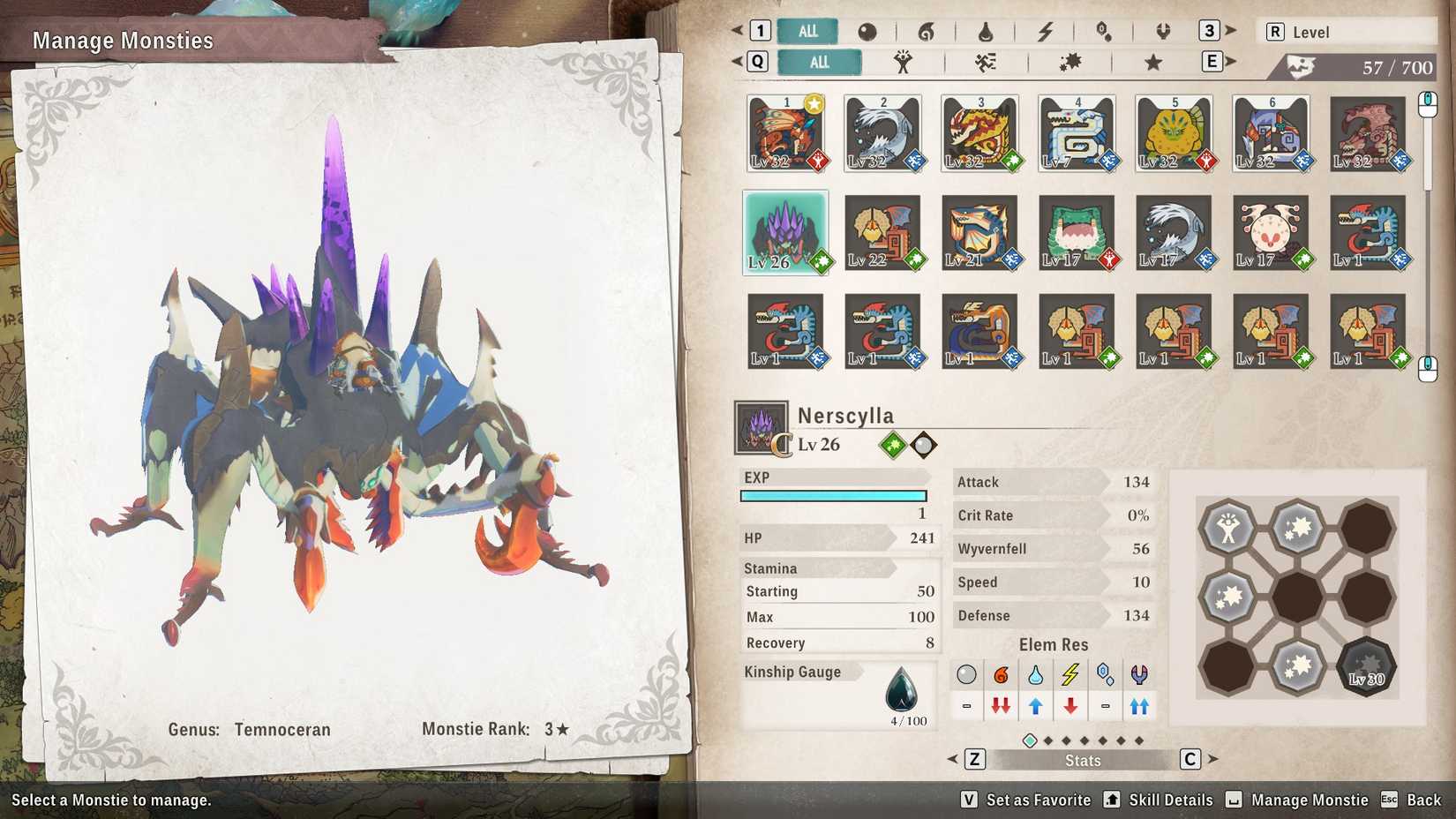
Task: Click the ice element icon in Elem Res
Action: [1105, 674]
